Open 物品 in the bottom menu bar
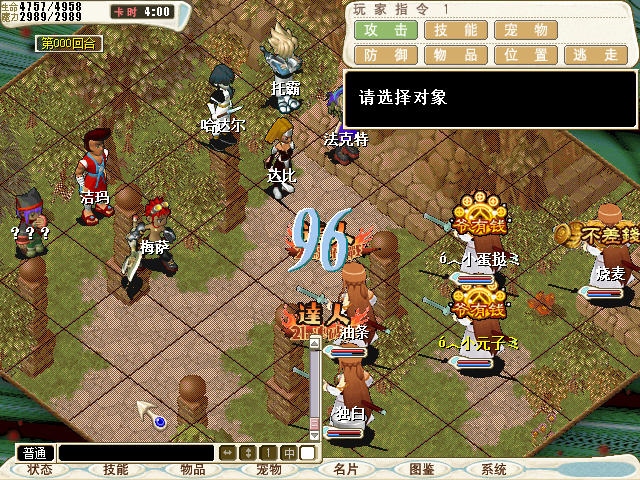Screen dimensions: 640x480 pos(192,469)
